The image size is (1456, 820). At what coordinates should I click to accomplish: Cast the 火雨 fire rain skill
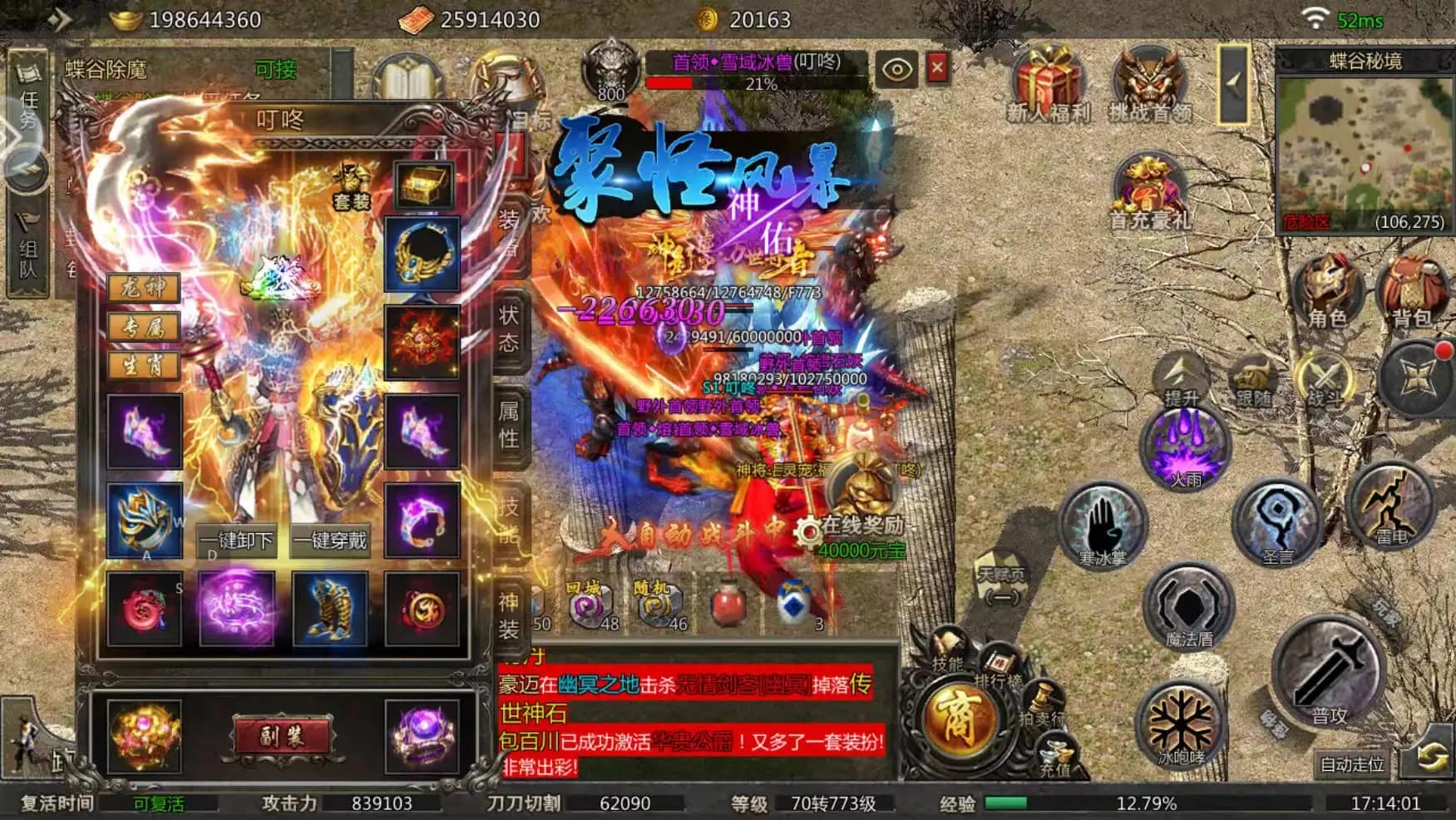[1185, 449]
